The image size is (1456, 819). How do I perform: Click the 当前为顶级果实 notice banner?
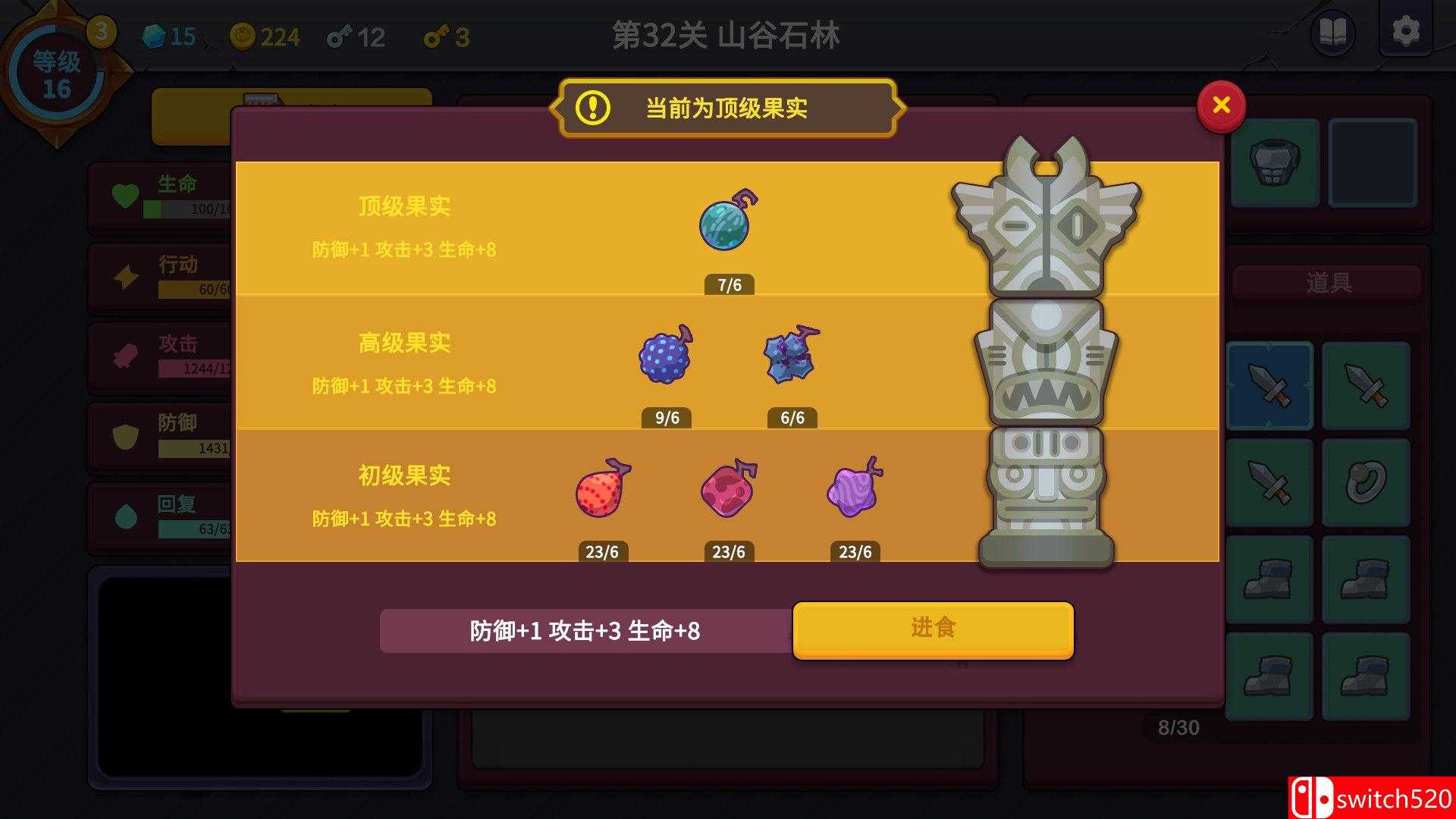click(726, 108)
